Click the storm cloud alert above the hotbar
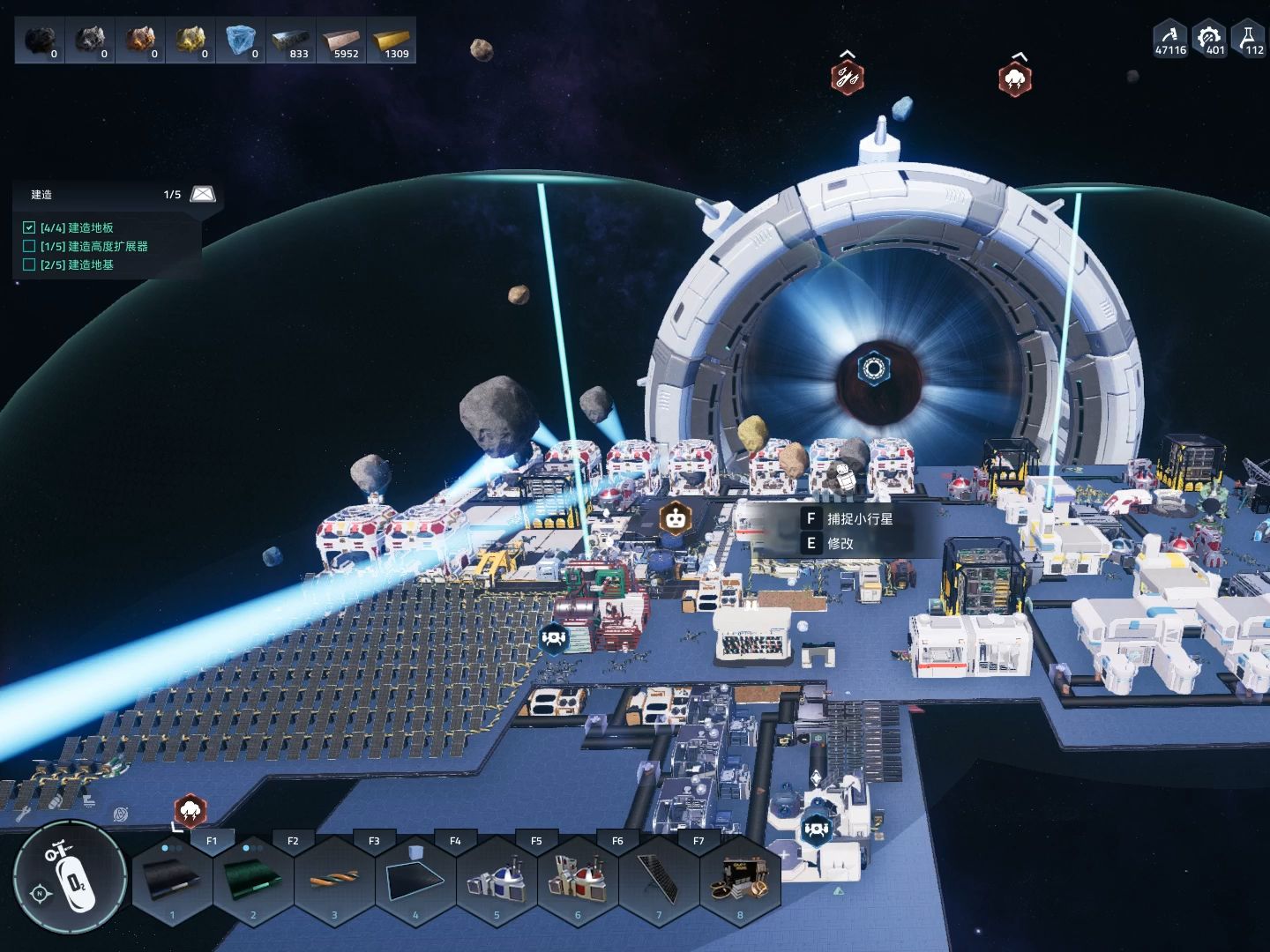This screenshot has height=952, width=1270. point(190,810)
